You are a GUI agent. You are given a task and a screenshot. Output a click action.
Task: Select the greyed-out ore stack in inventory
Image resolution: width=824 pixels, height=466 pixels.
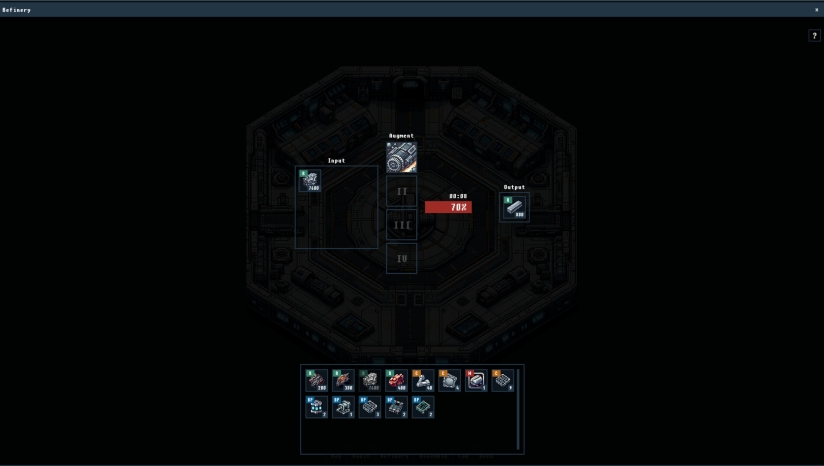pos(370,380)
